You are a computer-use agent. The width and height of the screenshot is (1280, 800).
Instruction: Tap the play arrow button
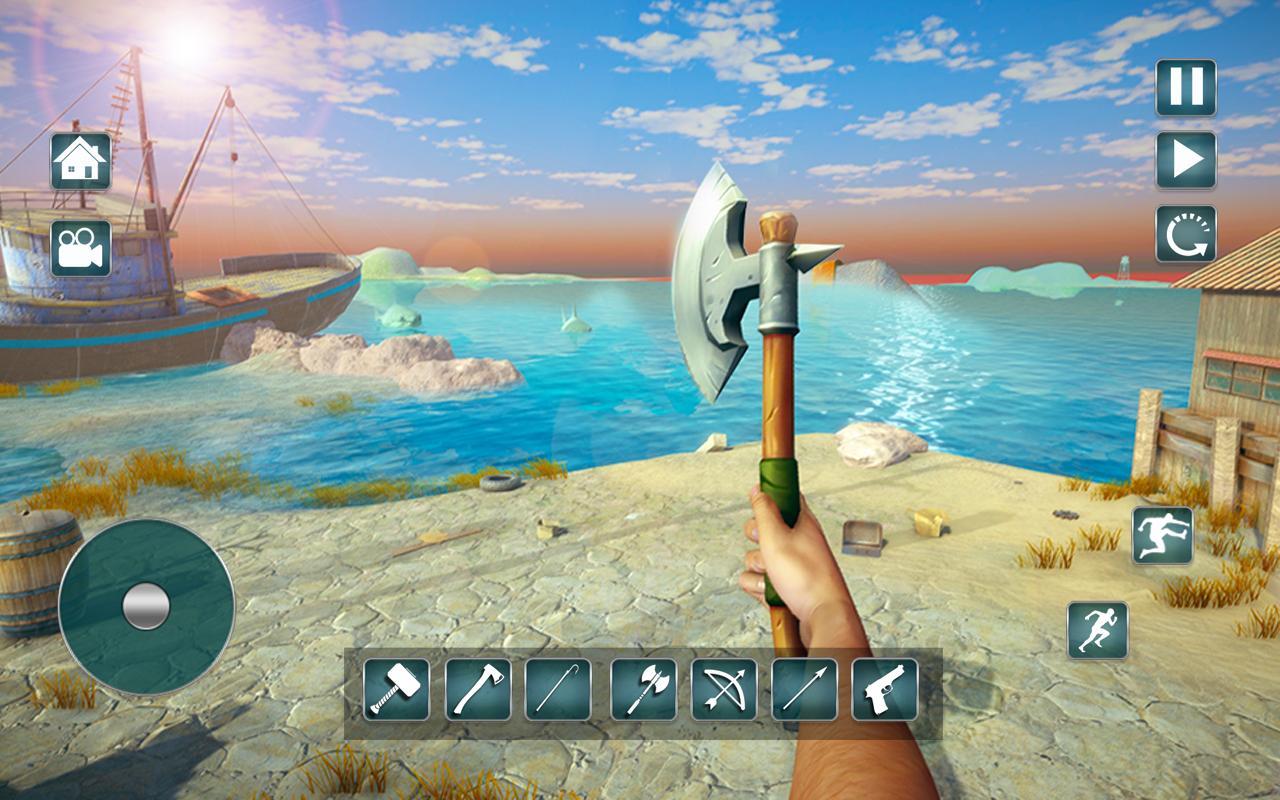[1186, 160]
